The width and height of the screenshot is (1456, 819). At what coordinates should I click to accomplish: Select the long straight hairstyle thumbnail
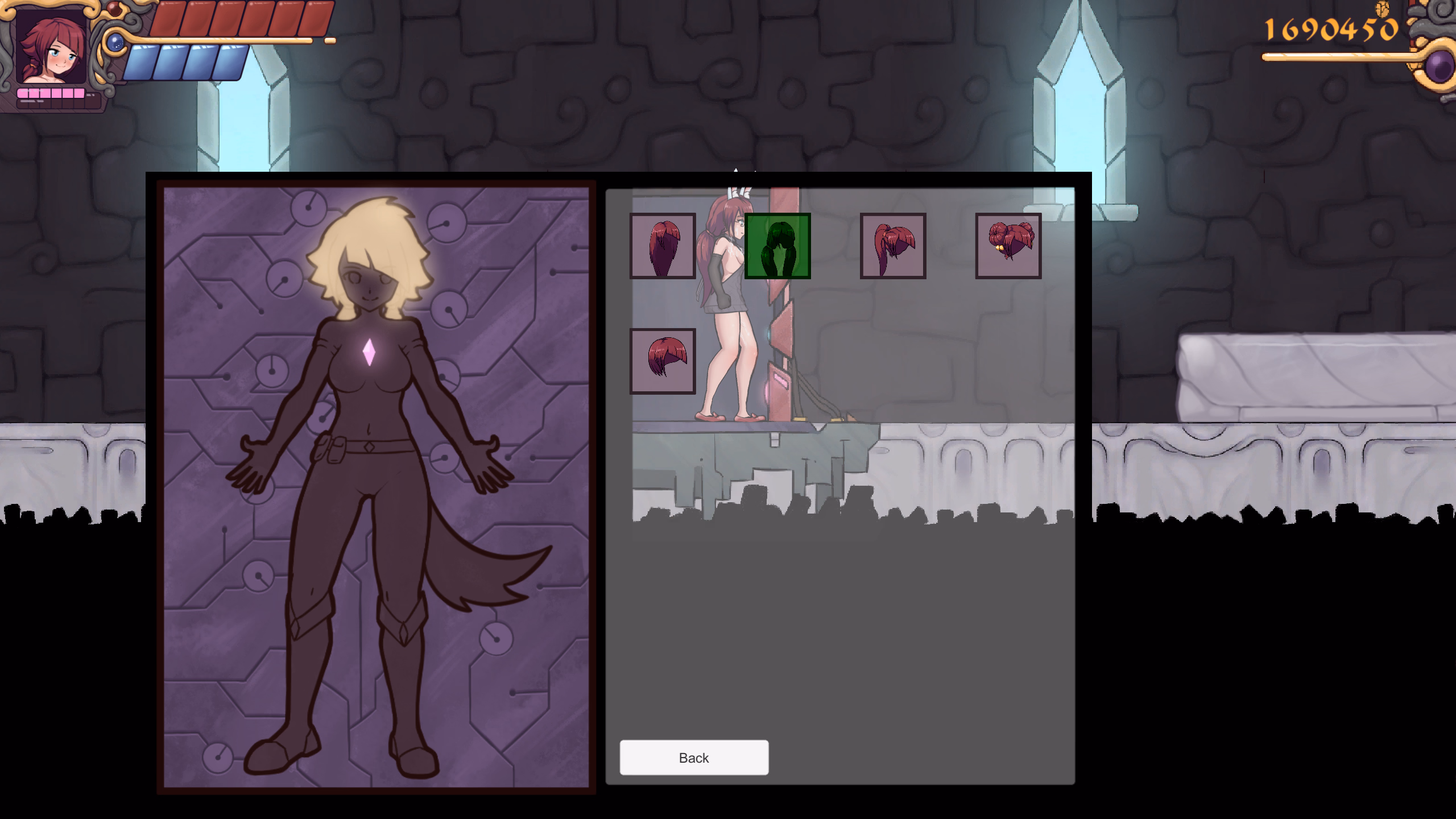pos(663,246)
